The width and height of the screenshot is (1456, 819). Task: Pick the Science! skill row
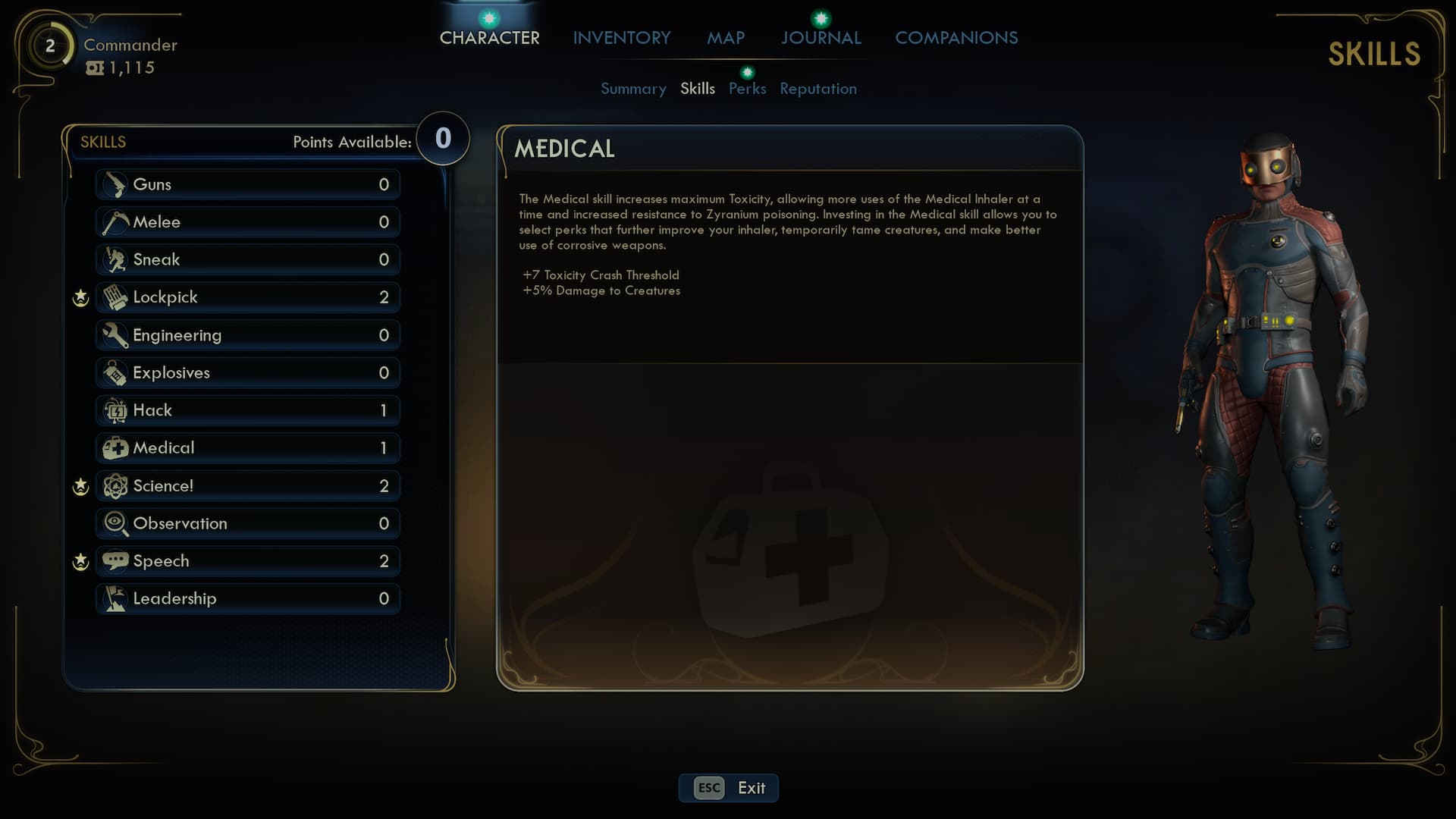click(x=247, y=485)
